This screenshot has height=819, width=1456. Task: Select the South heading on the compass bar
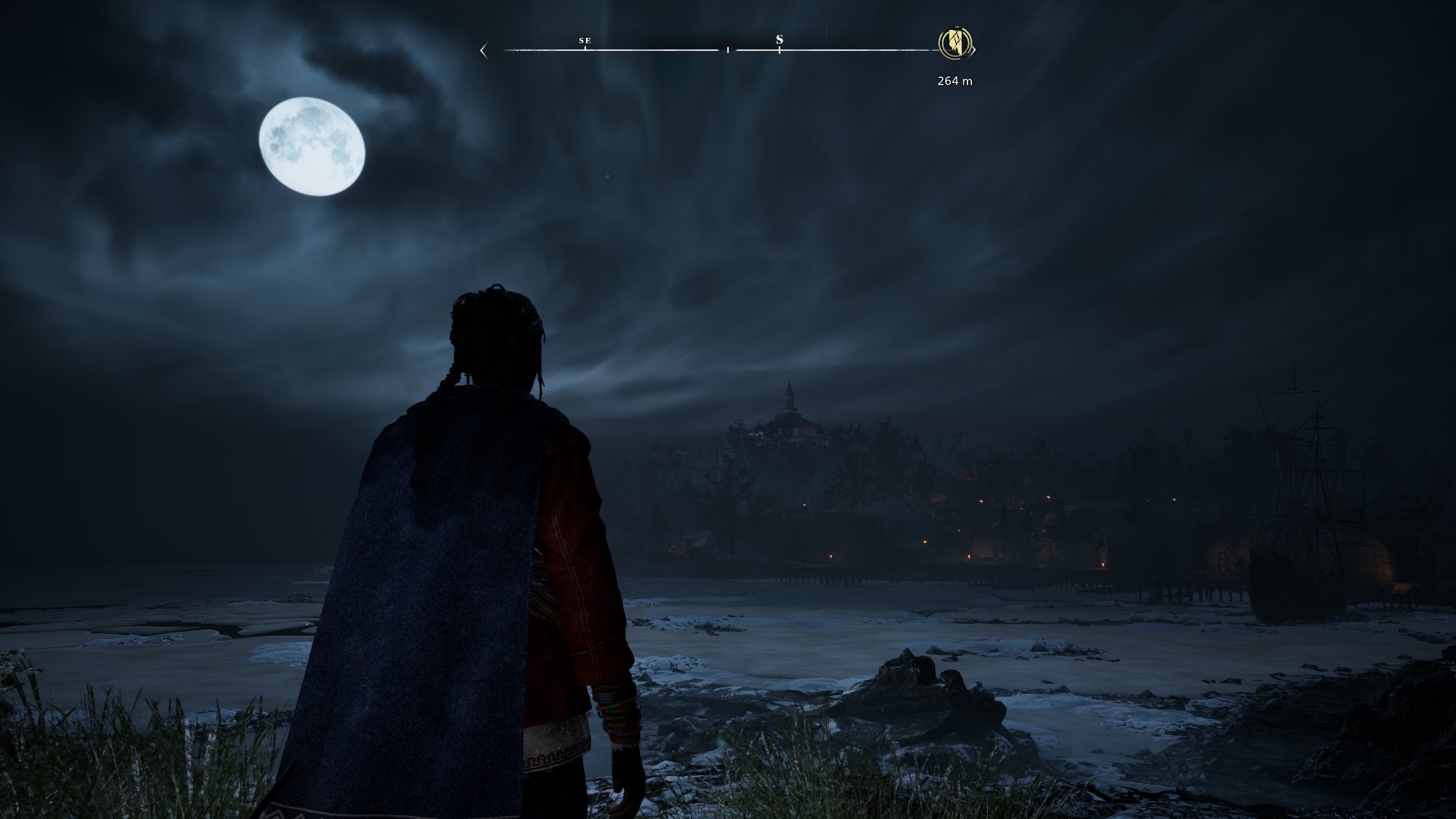pos(779,40)
